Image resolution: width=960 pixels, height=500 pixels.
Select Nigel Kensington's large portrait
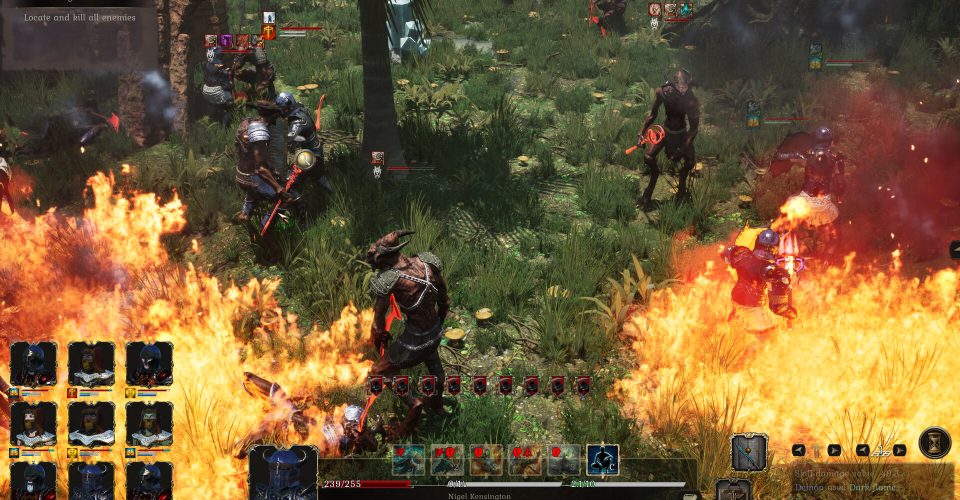point(283,474)
